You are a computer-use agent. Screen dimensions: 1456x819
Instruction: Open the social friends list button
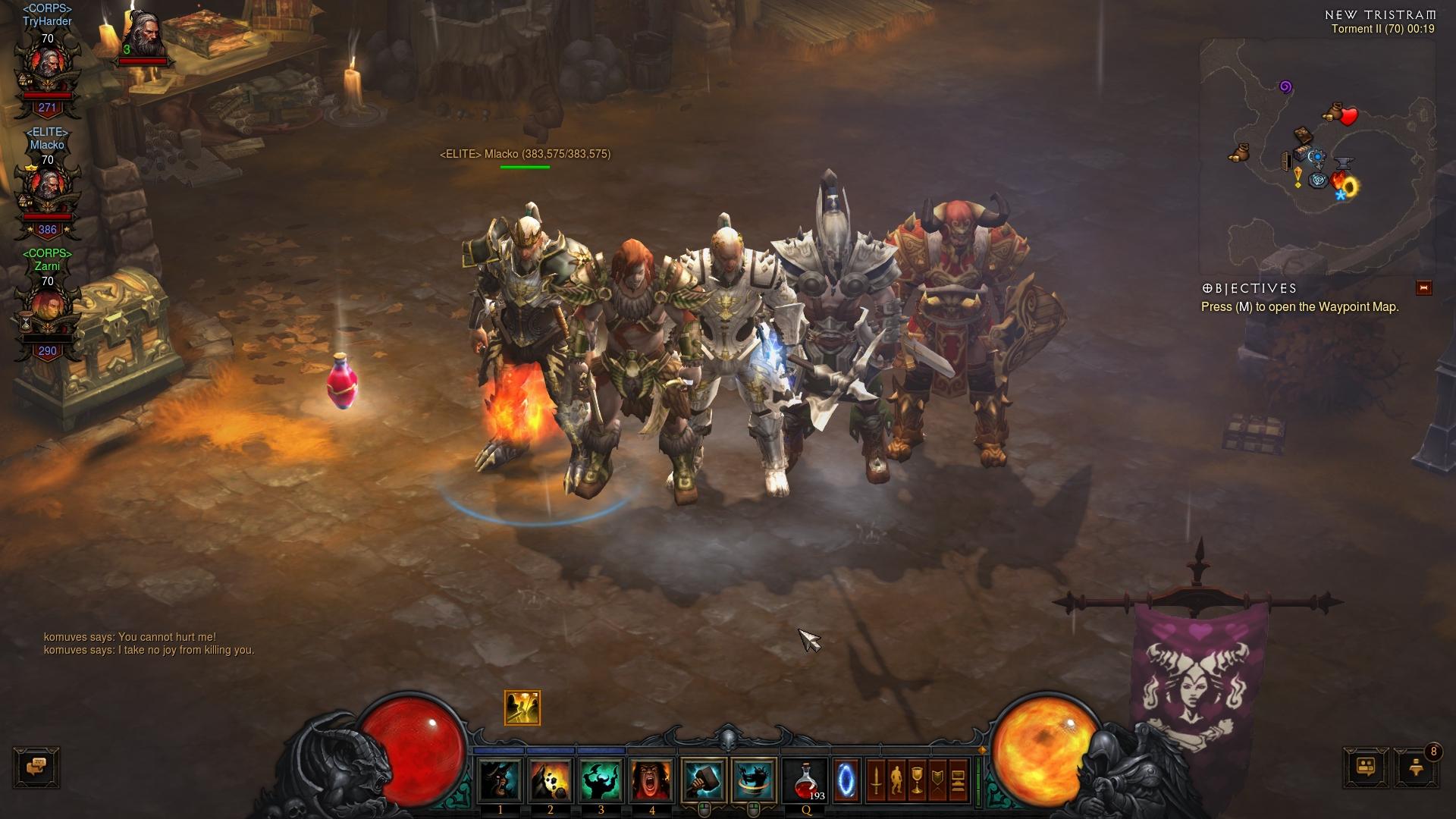point(1366,768)
